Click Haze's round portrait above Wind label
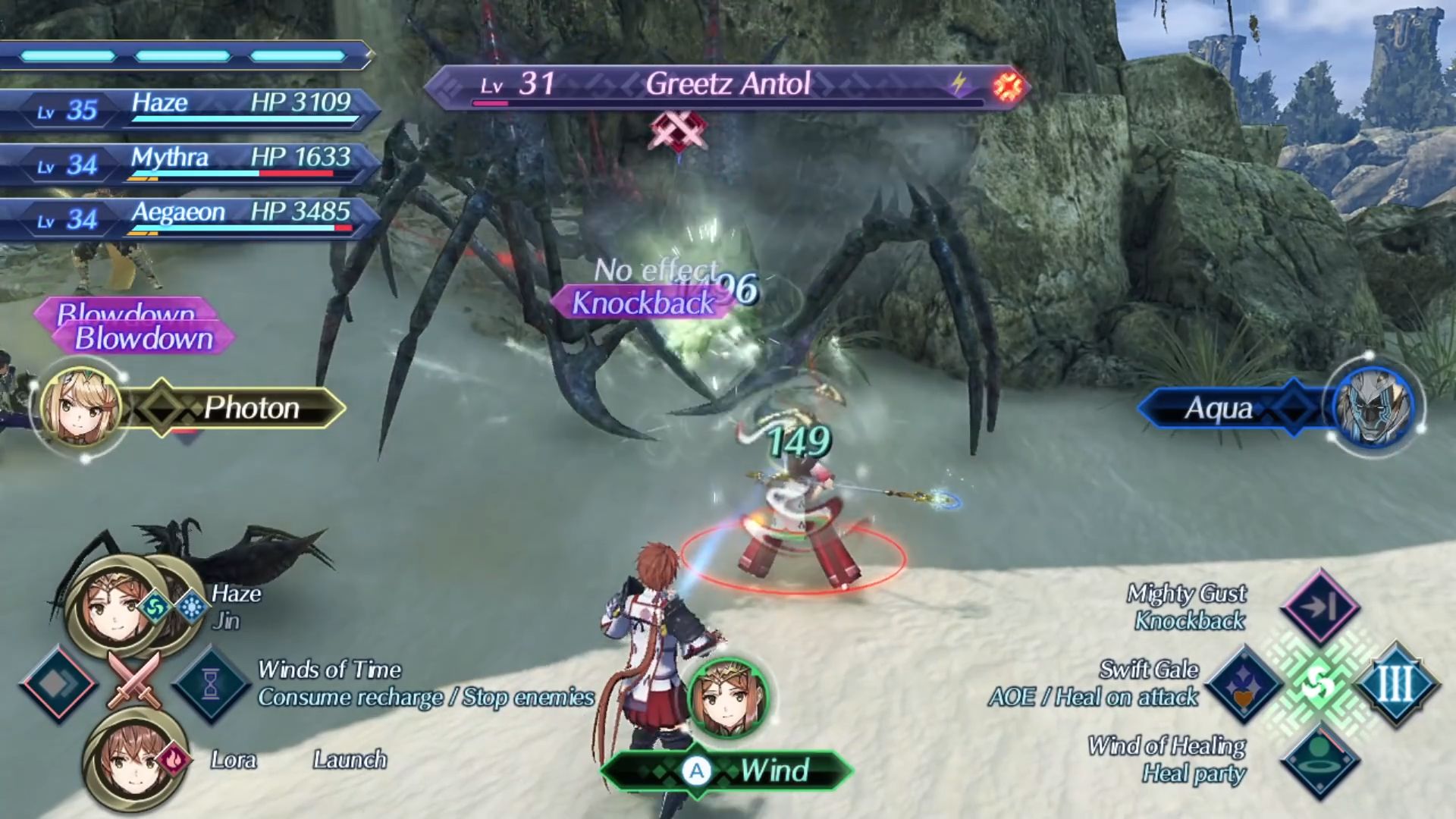1456x819 pixels. (x=728, y=698)
